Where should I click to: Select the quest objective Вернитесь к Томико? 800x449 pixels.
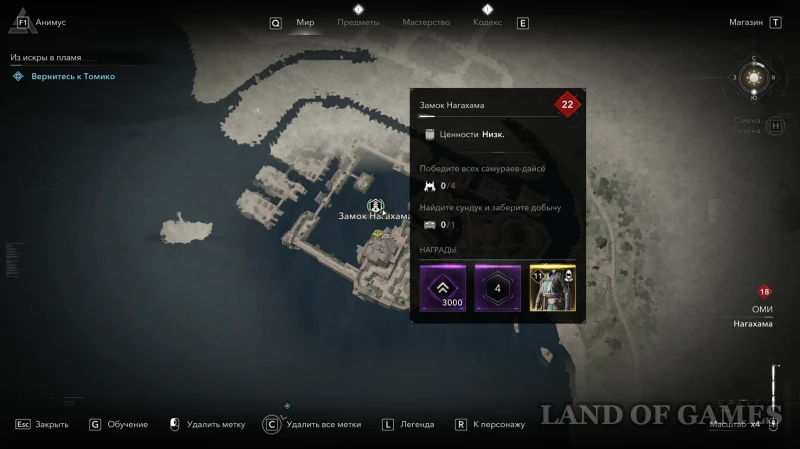71,76
